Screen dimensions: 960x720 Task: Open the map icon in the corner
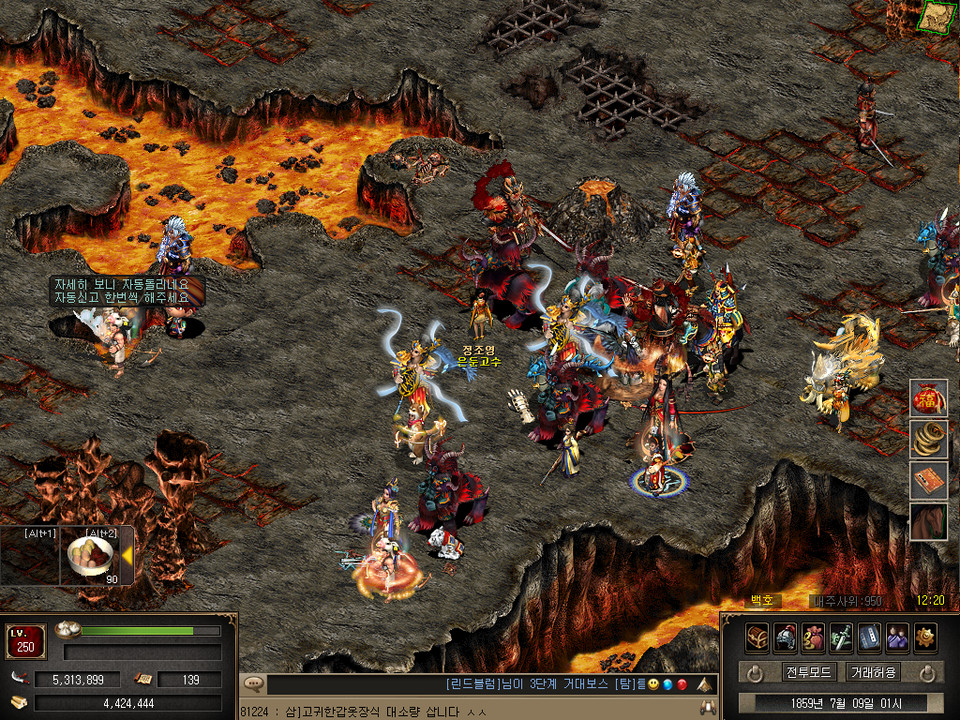938,17
